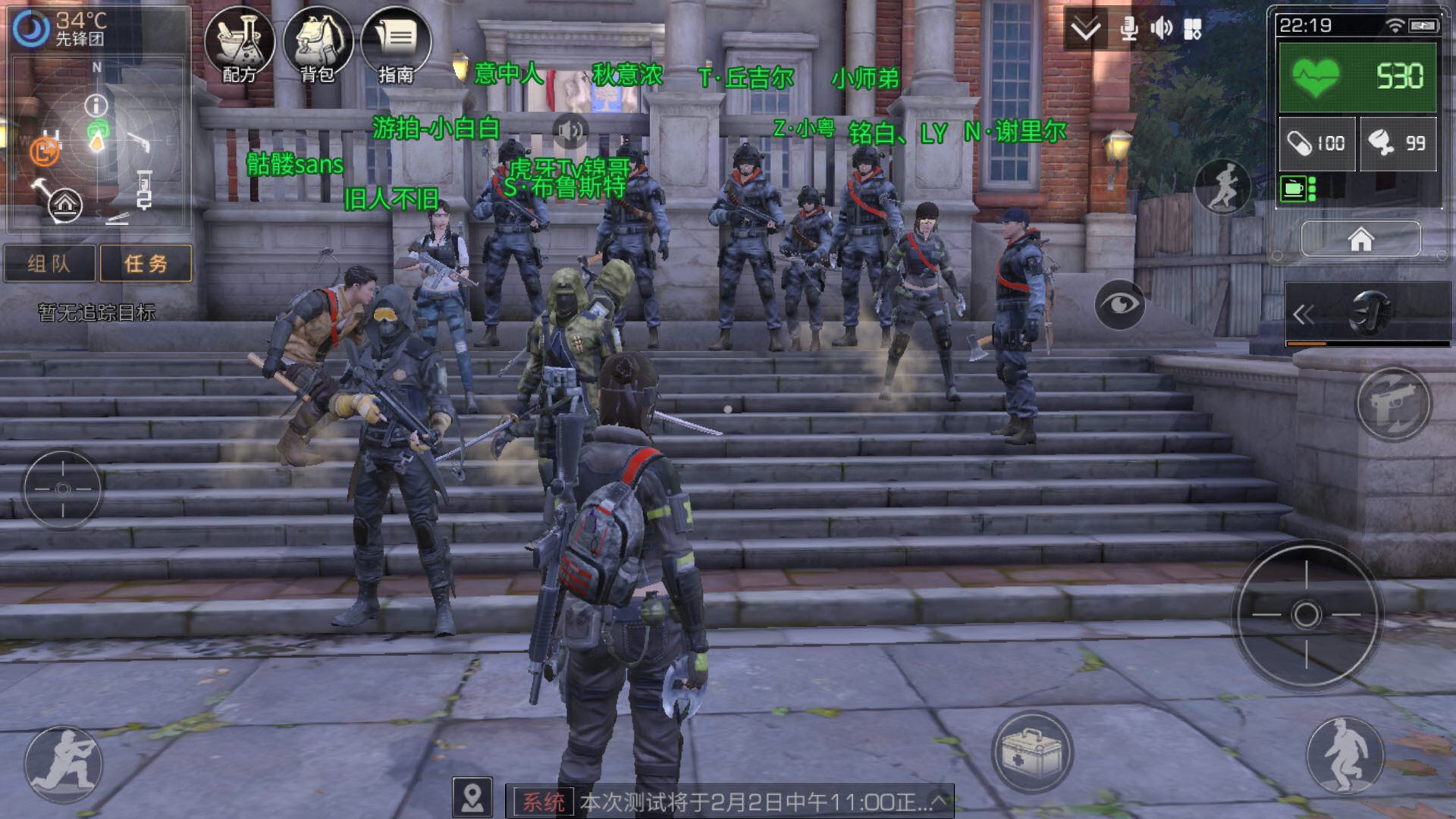Viewport: 1456px width, 819px height.
Task: Toggle the eye free-look view button
Action: [1119, 304]
